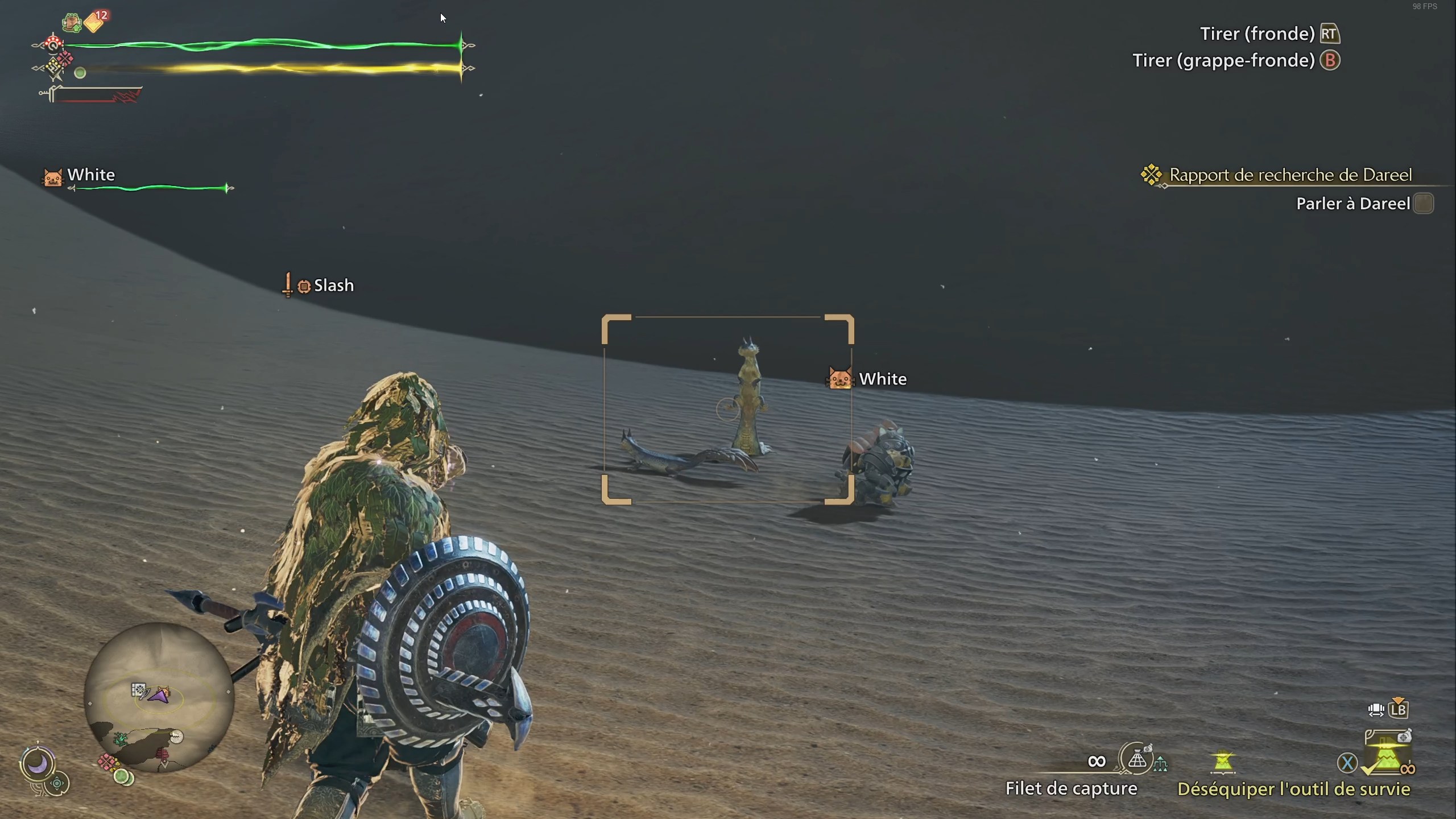
Task: Select Tirer (fronde) action with RT
Action: 1329,33
